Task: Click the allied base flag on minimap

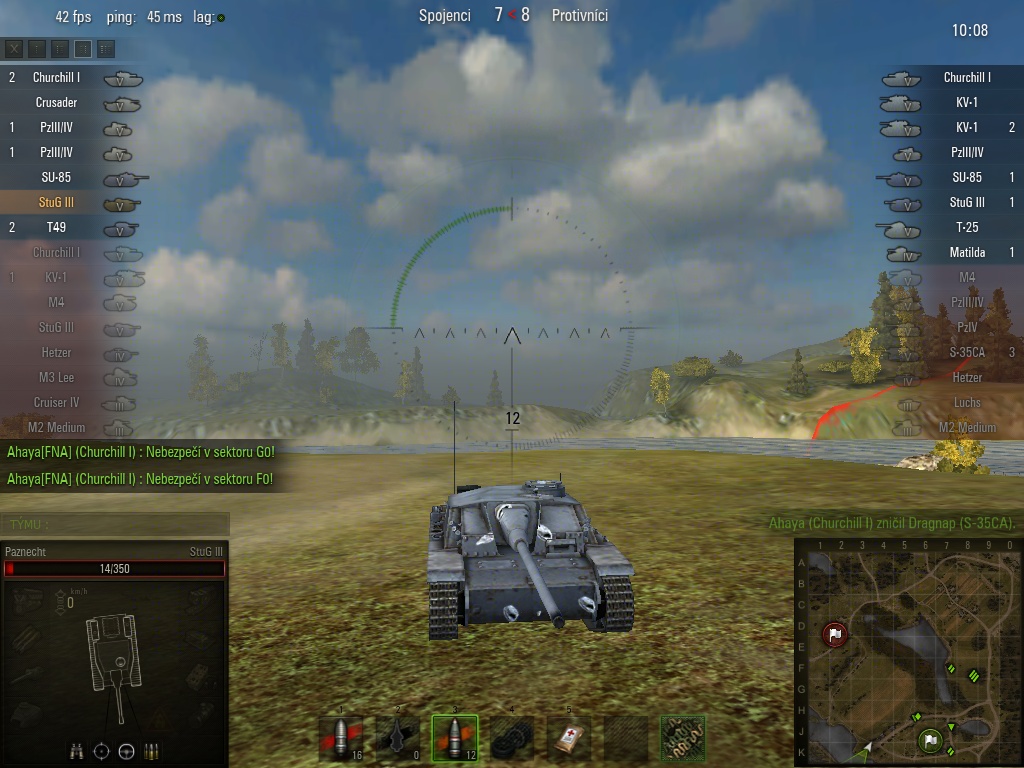Action: pyautogui.click(x=931, y=741)
